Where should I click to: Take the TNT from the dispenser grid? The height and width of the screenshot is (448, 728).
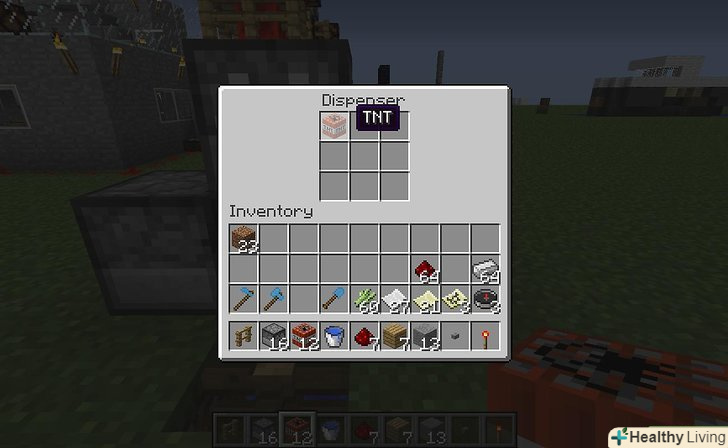pos(334,127)
